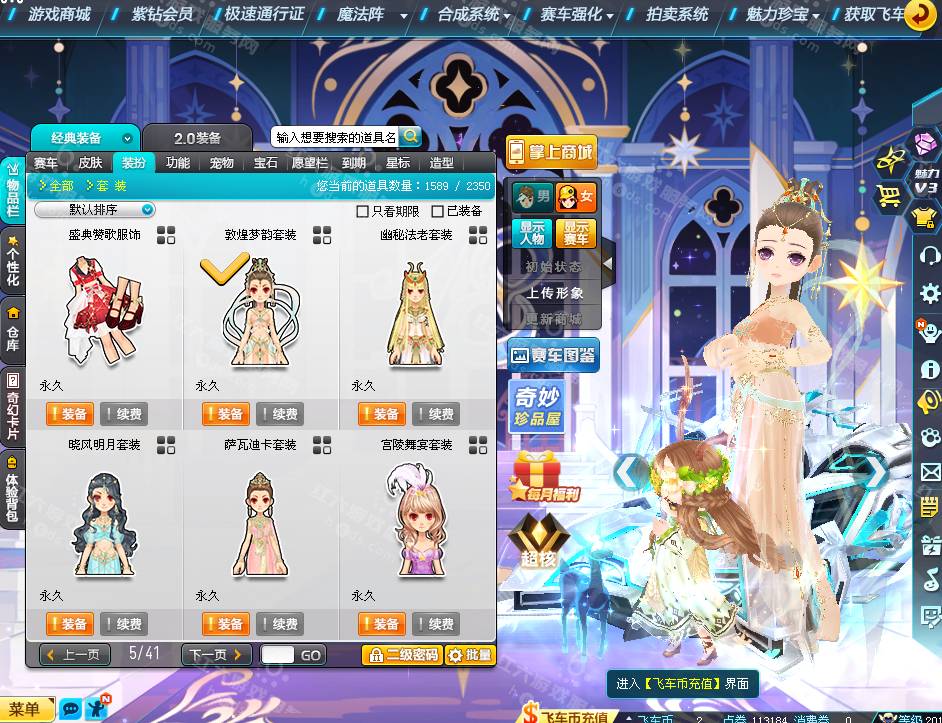Open the 游戏商城 shop menu
Screen dimensions: 942x723
pos(59,14)
